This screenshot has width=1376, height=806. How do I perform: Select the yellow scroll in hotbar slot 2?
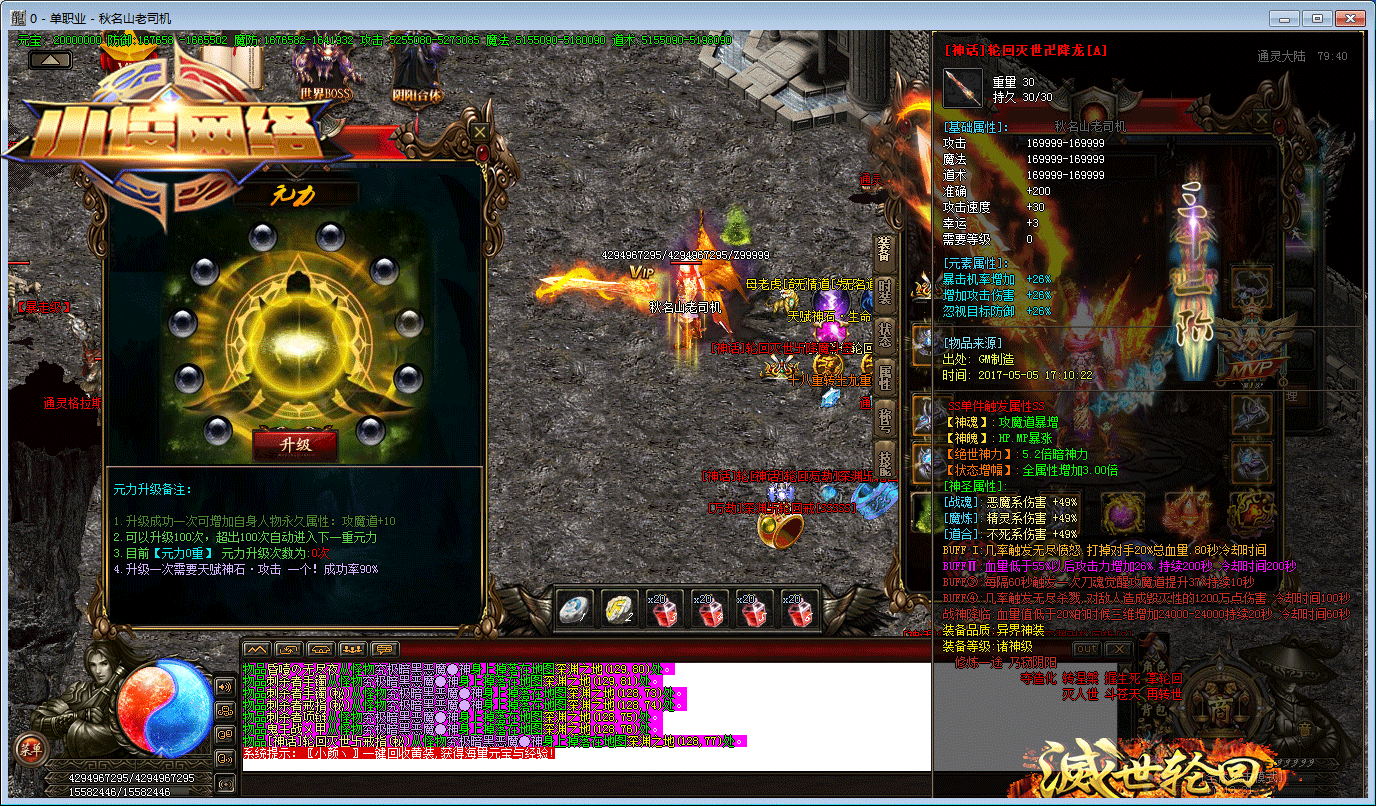[620, 610]
